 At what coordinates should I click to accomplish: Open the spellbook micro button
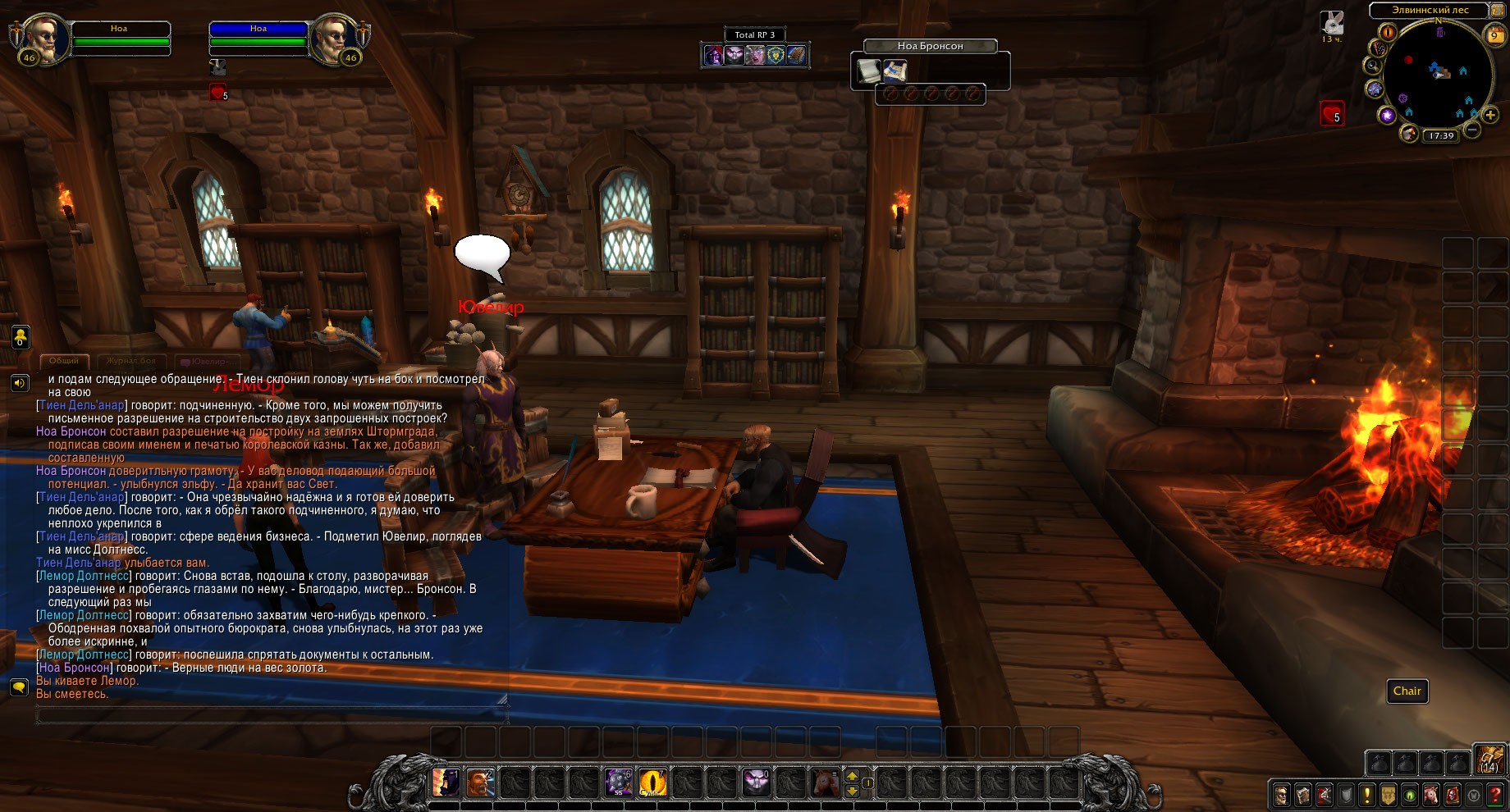(1302, 795)
